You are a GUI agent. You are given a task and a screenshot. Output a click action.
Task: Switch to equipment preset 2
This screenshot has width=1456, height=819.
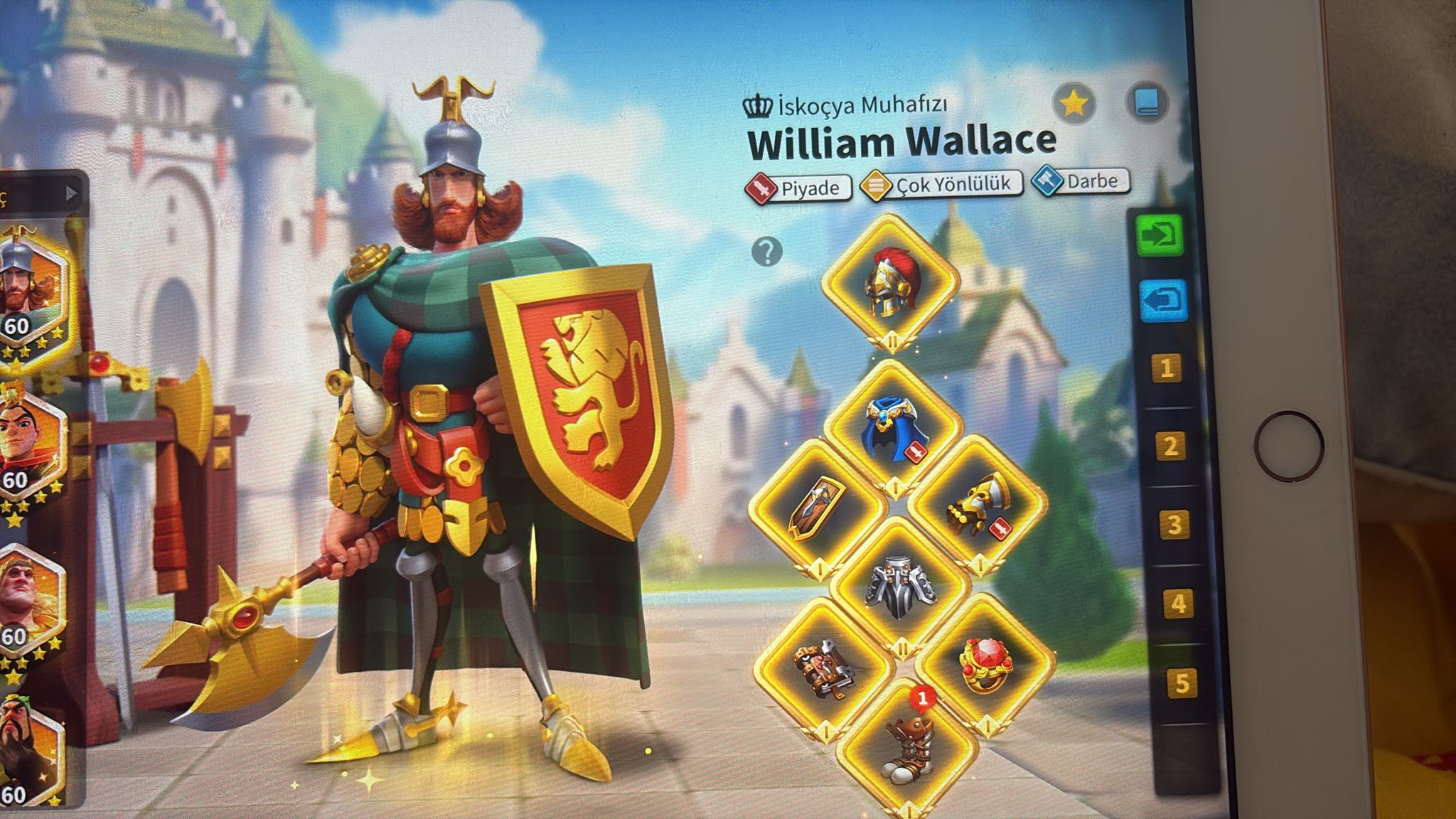(x=1170, y=446)
